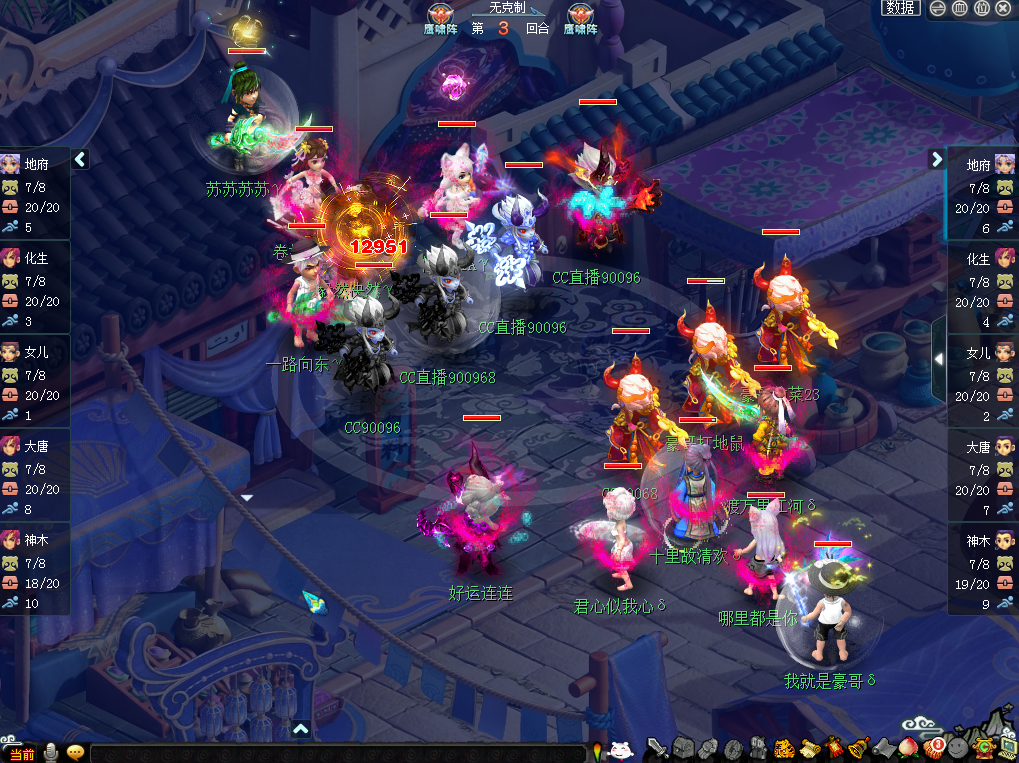Expand the right-edge side panel tab
The width and height of the screenshot is (1019, 763).
(938, 358)
